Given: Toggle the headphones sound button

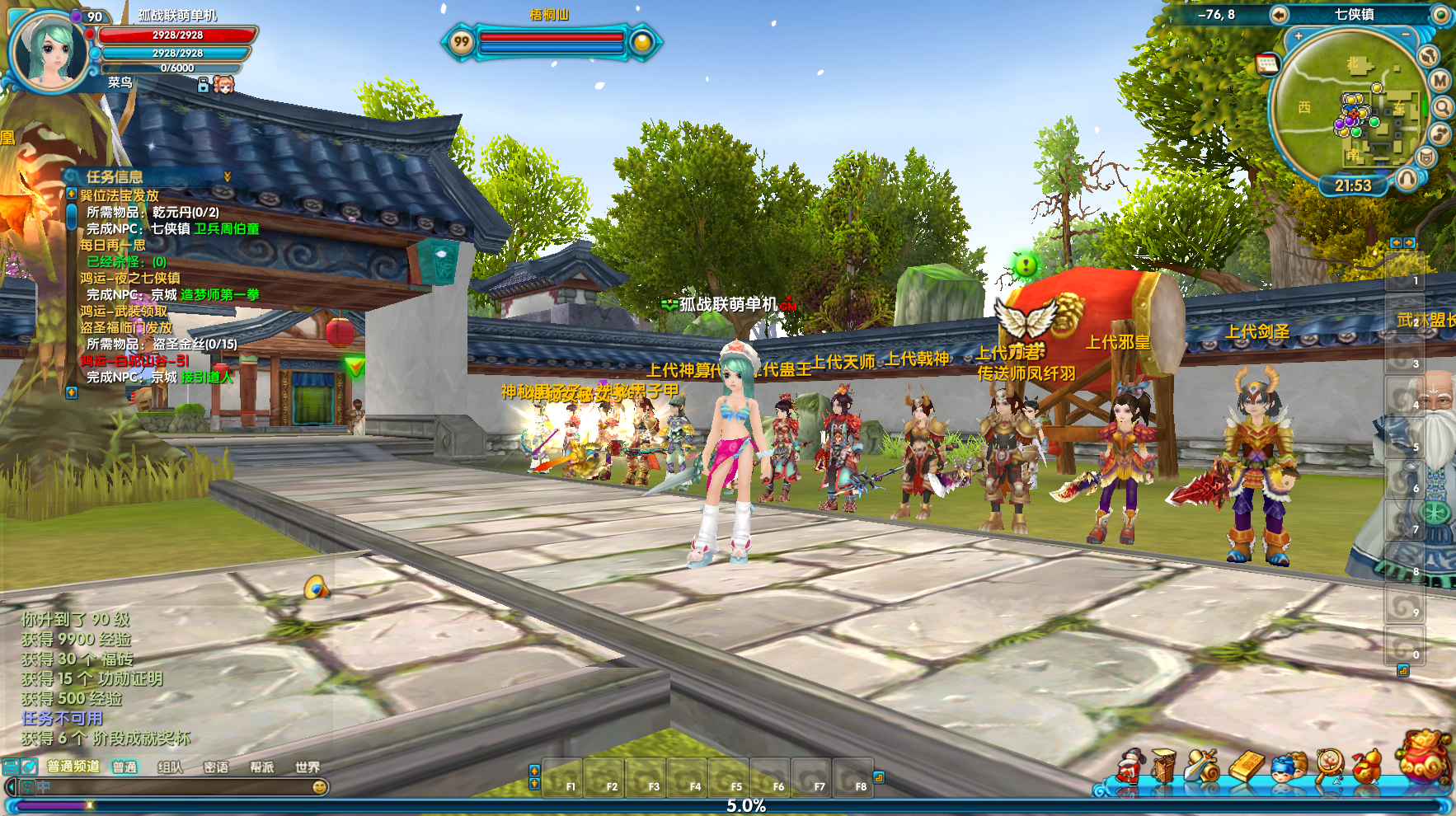Looking at the screenshot, I should [x=1407, y=178].
